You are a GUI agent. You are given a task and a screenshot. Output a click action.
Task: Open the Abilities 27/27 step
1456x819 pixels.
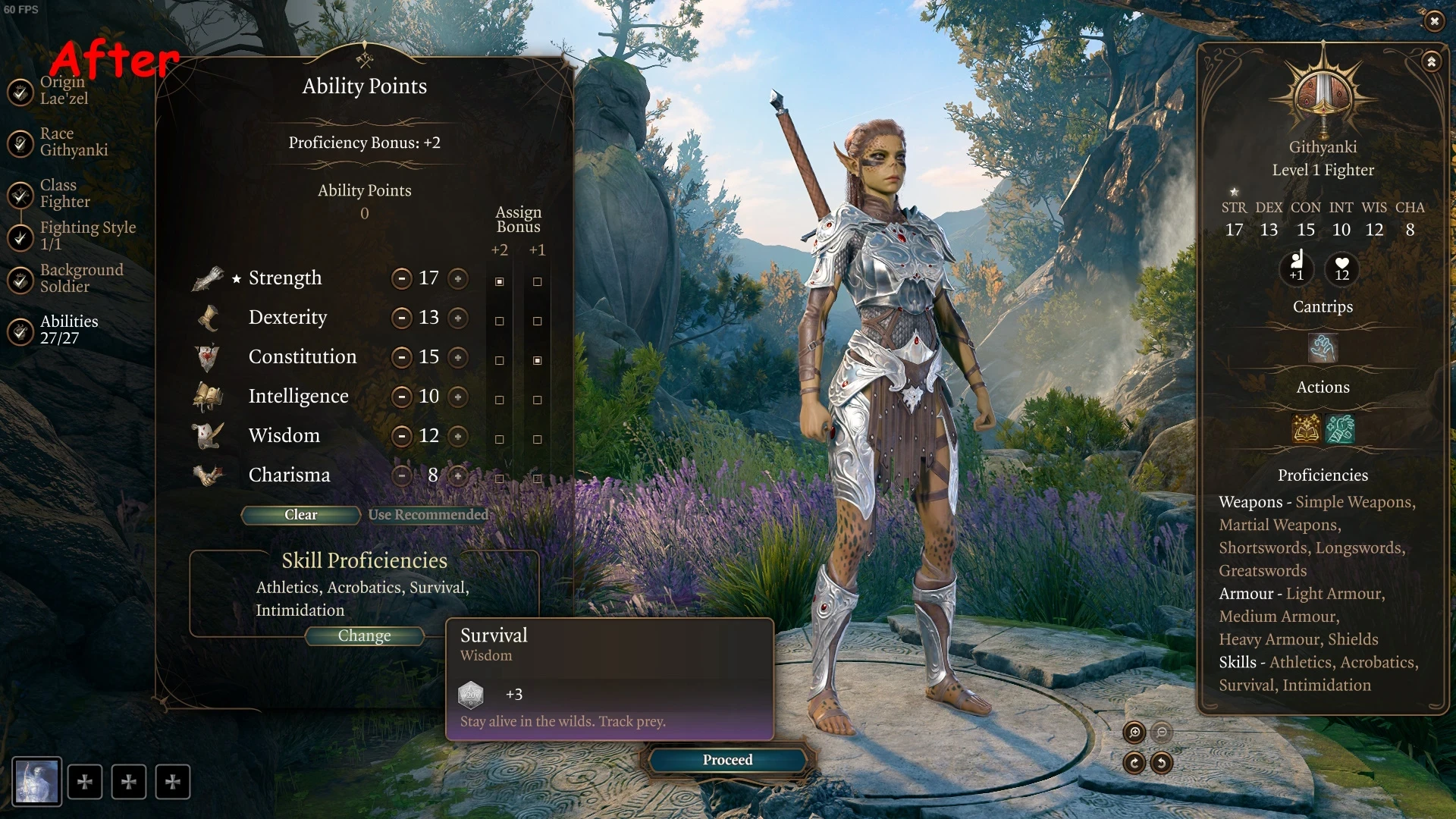point(68,330)
